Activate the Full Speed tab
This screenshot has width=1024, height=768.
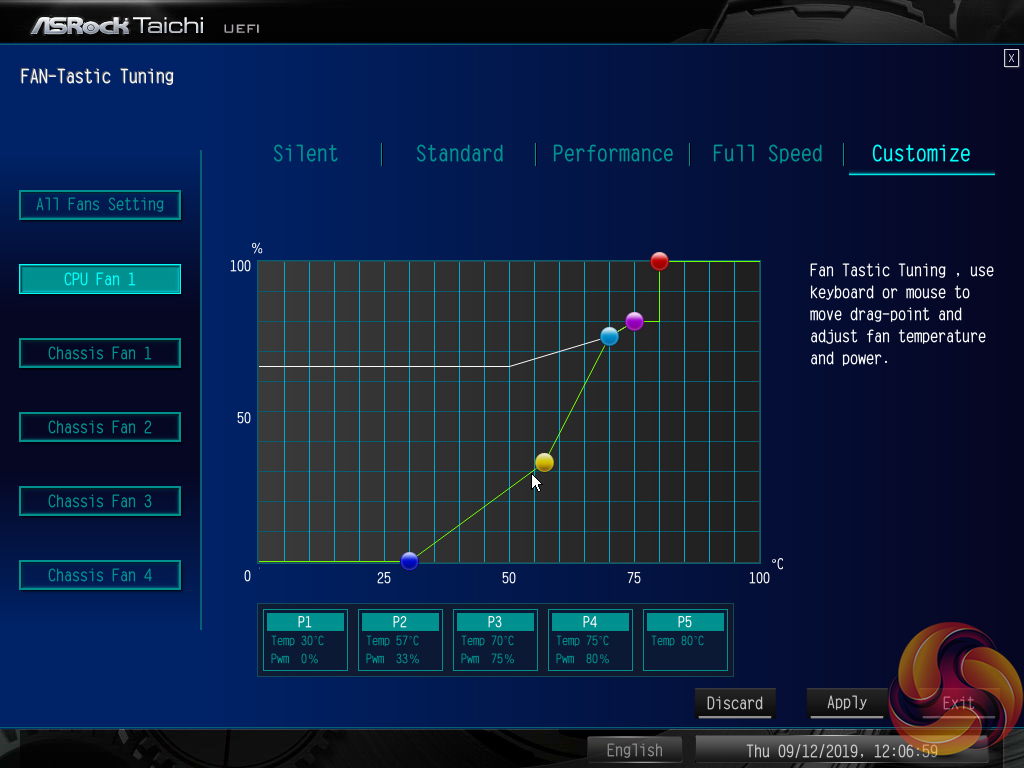tap(767, 154)
